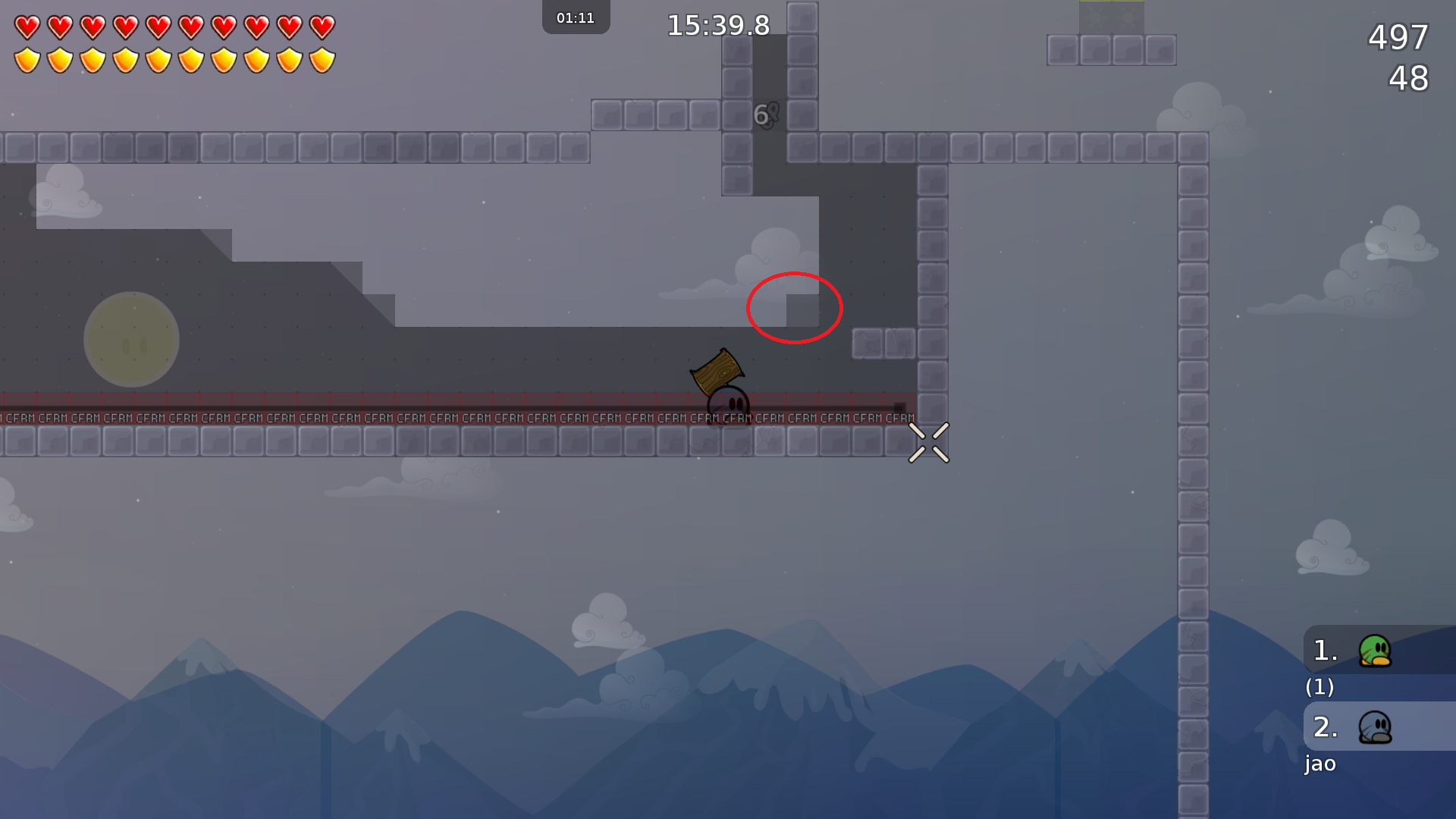Click the clan tag (1) under rank 1
The width and height of the screenshot is (1456, 819).
click(1319, 688)
